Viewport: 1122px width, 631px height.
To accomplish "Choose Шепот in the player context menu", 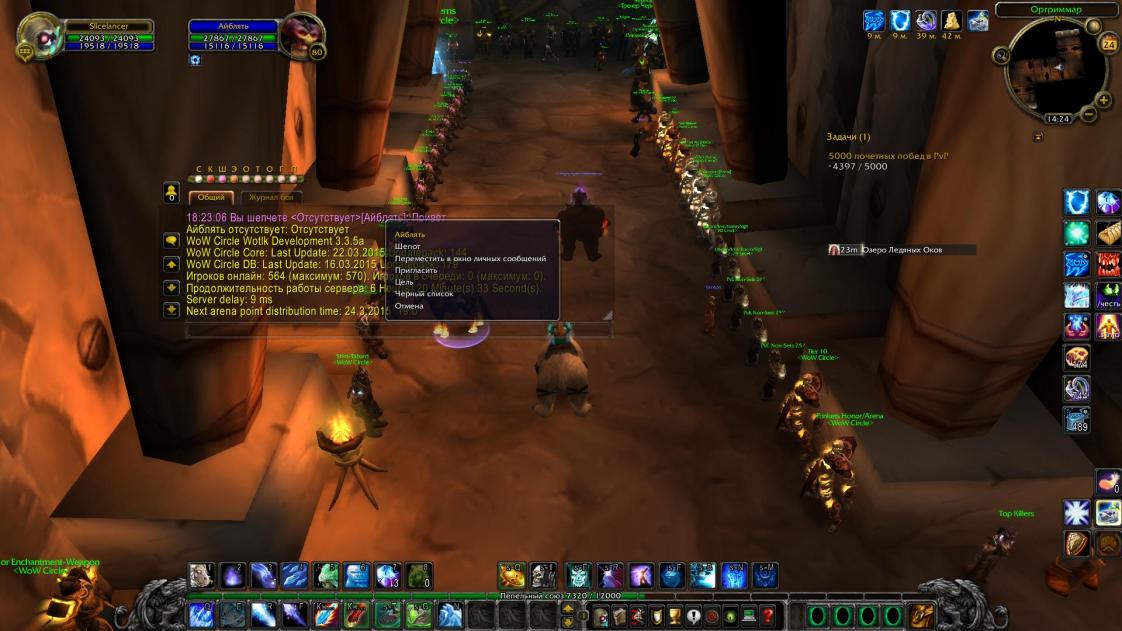I will pos(408,246).
